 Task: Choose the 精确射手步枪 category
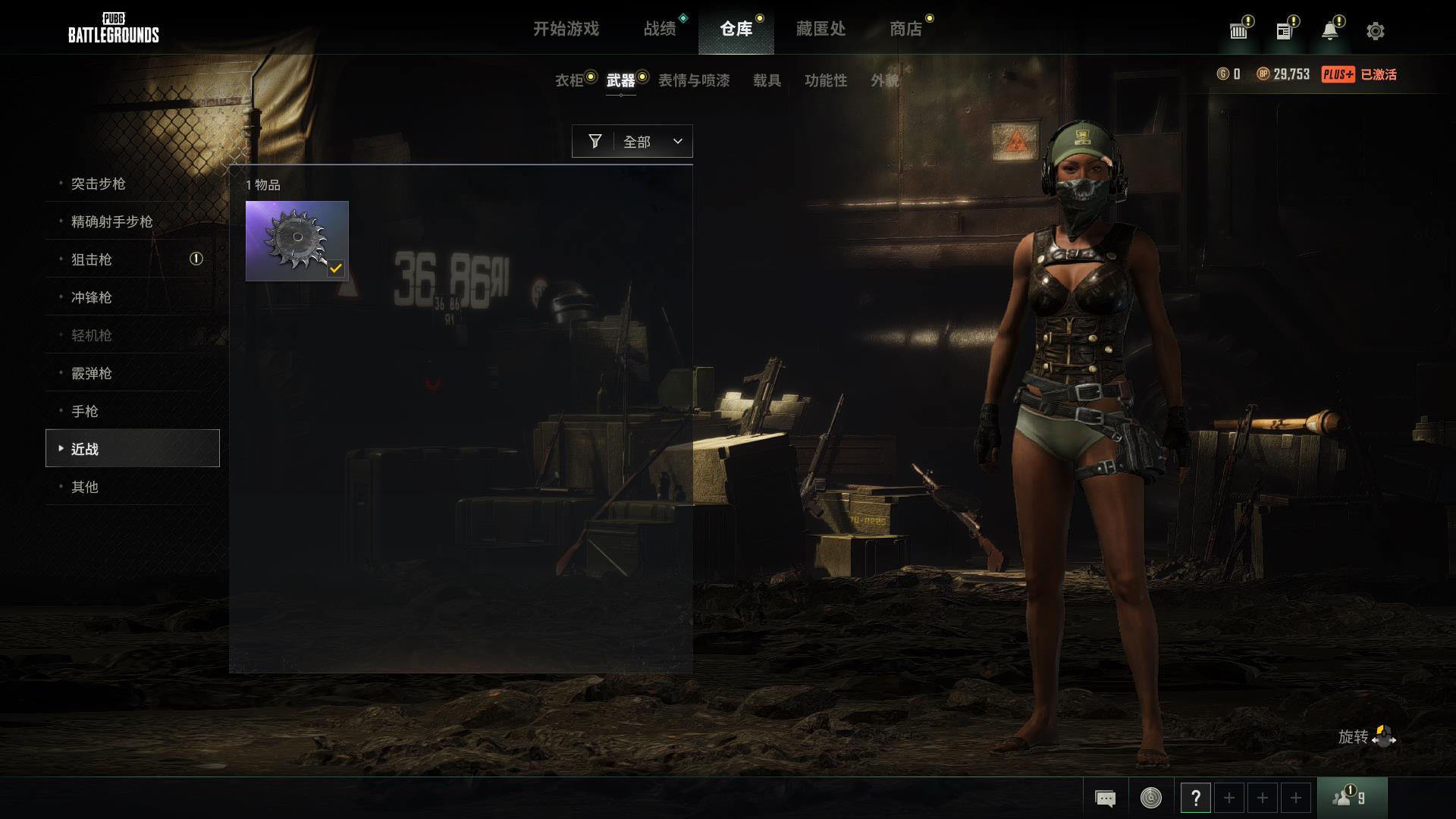tap(112, 221)
